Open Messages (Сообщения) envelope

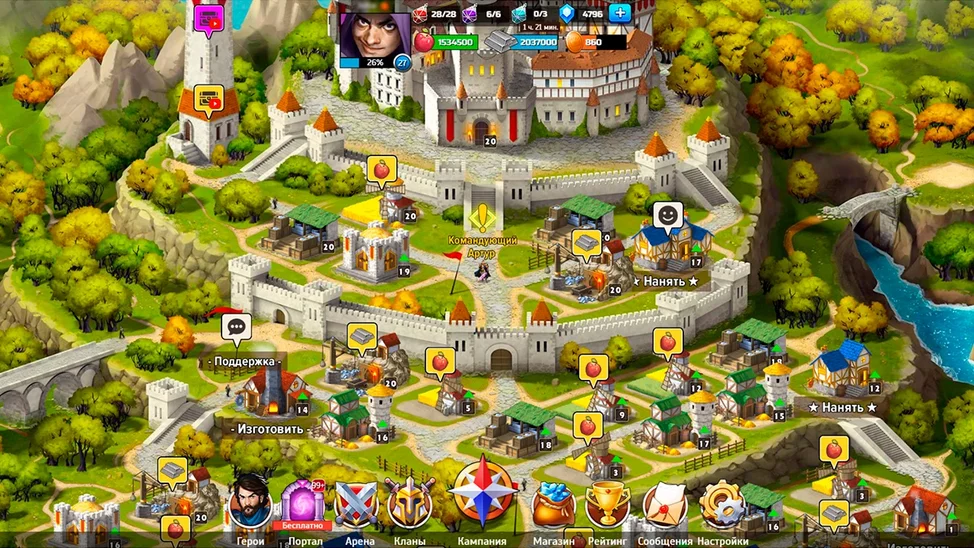(664, 503)
